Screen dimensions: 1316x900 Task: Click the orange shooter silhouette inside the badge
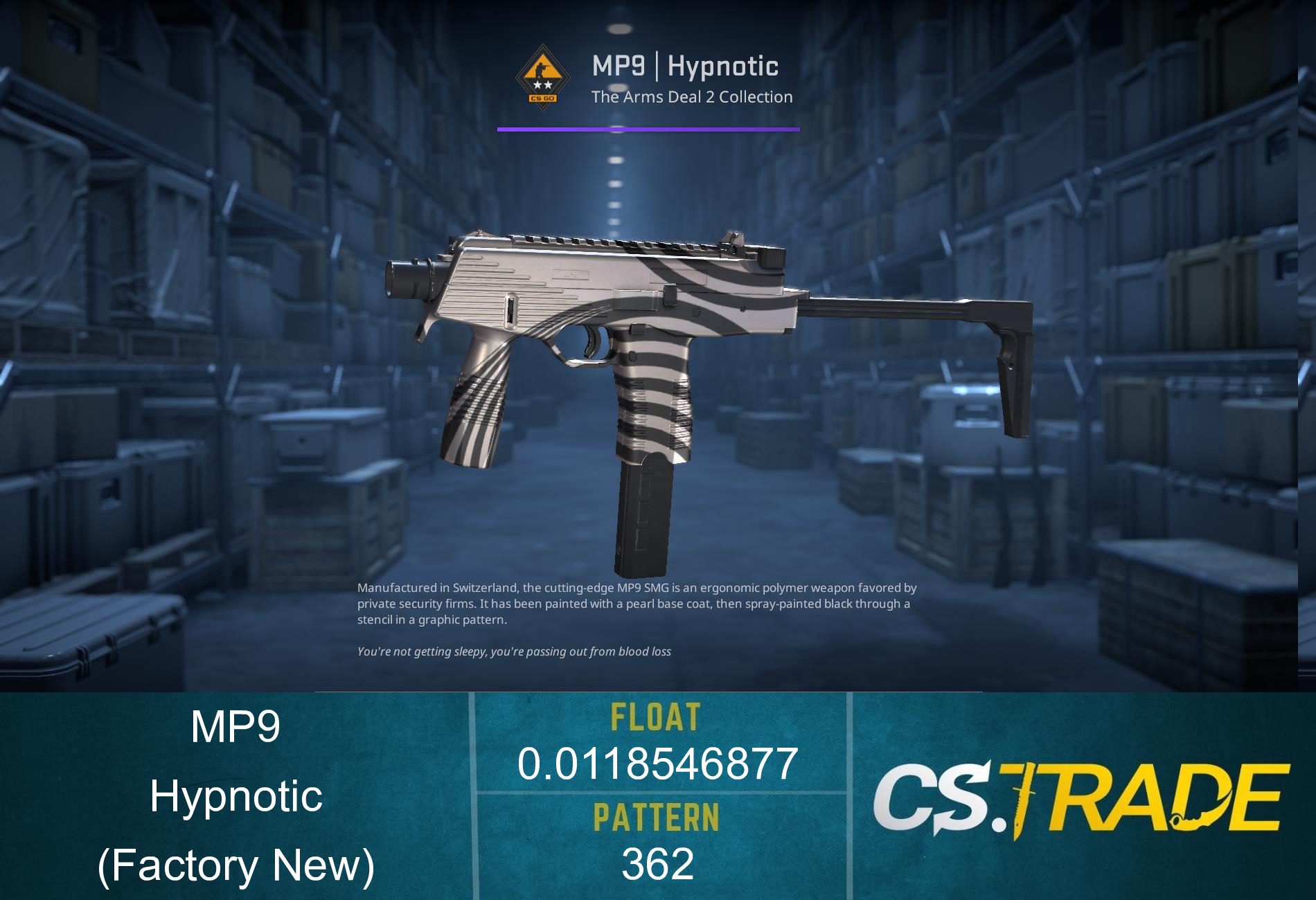542,69
